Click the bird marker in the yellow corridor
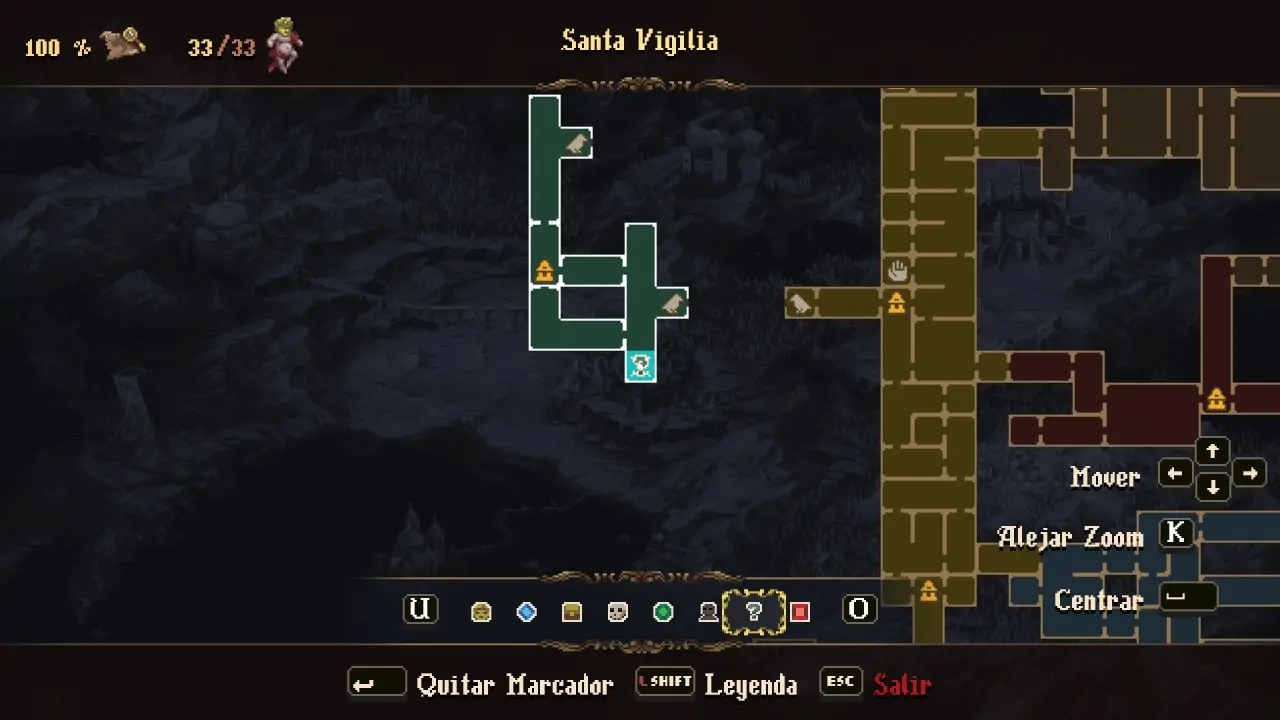This screenshot has width=1280, height=720. click(x=800, y=303)
